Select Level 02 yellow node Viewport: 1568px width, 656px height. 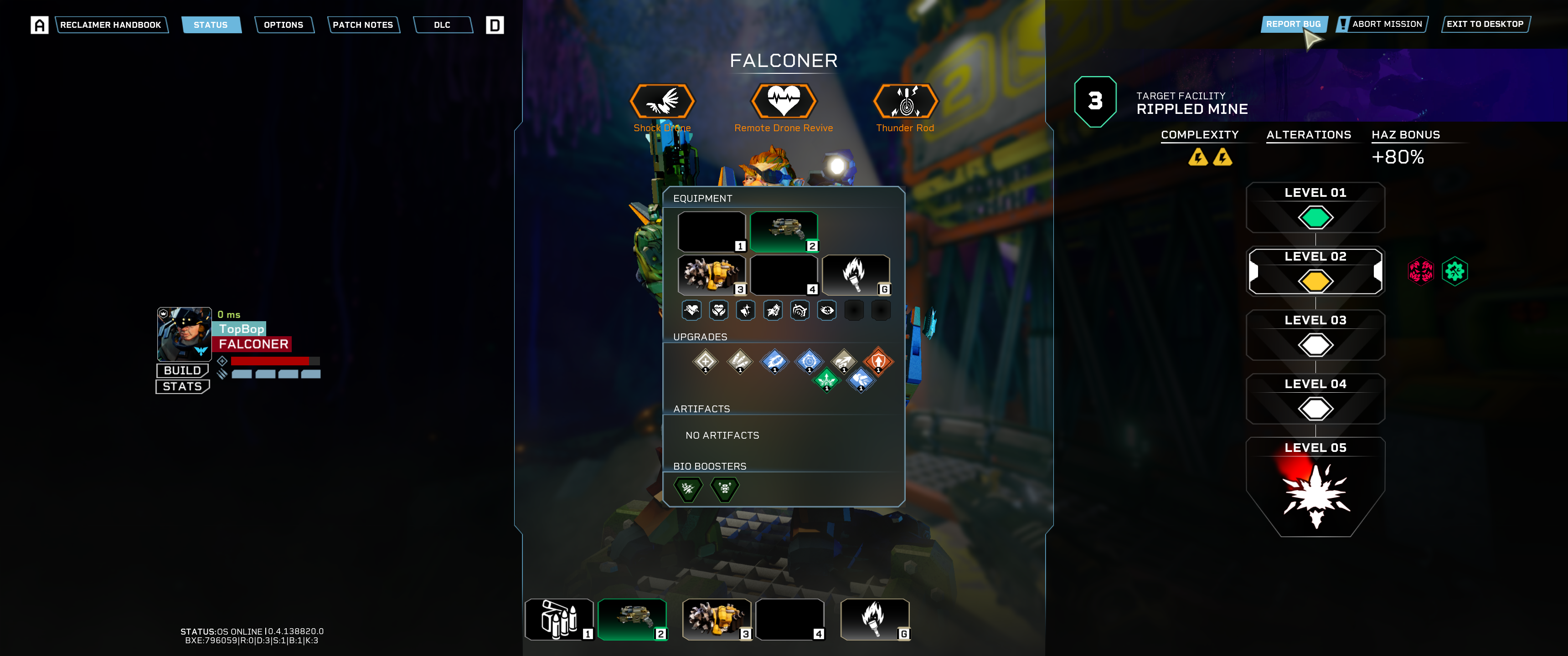tap(1315, 281)
